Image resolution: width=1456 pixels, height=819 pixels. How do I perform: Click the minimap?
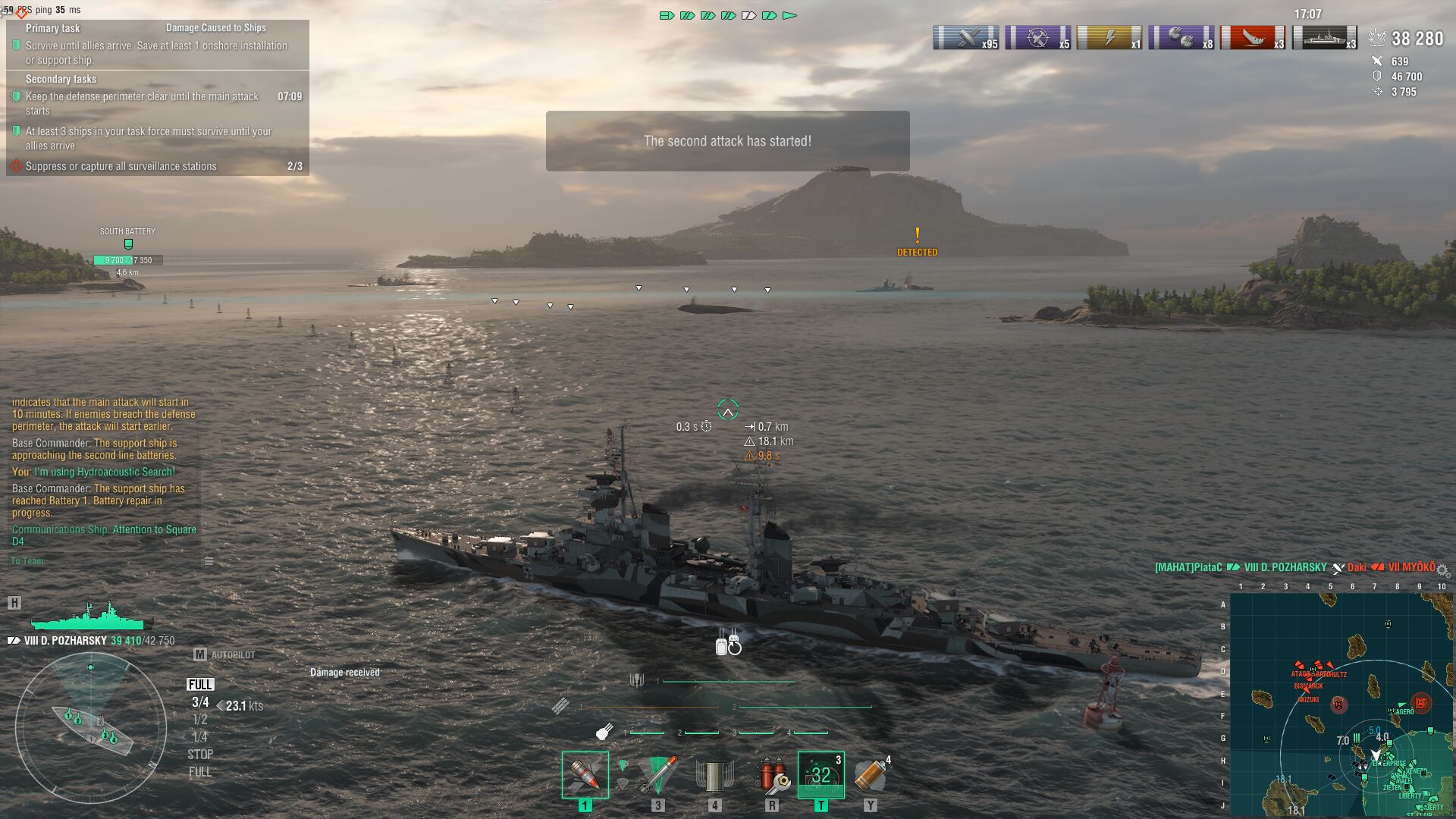(x=1341, y=704)
